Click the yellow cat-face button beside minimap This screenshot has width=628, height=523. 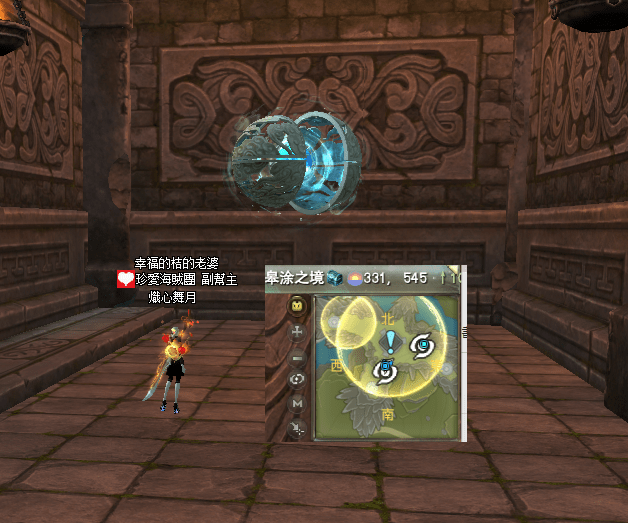tap(296, 307)
